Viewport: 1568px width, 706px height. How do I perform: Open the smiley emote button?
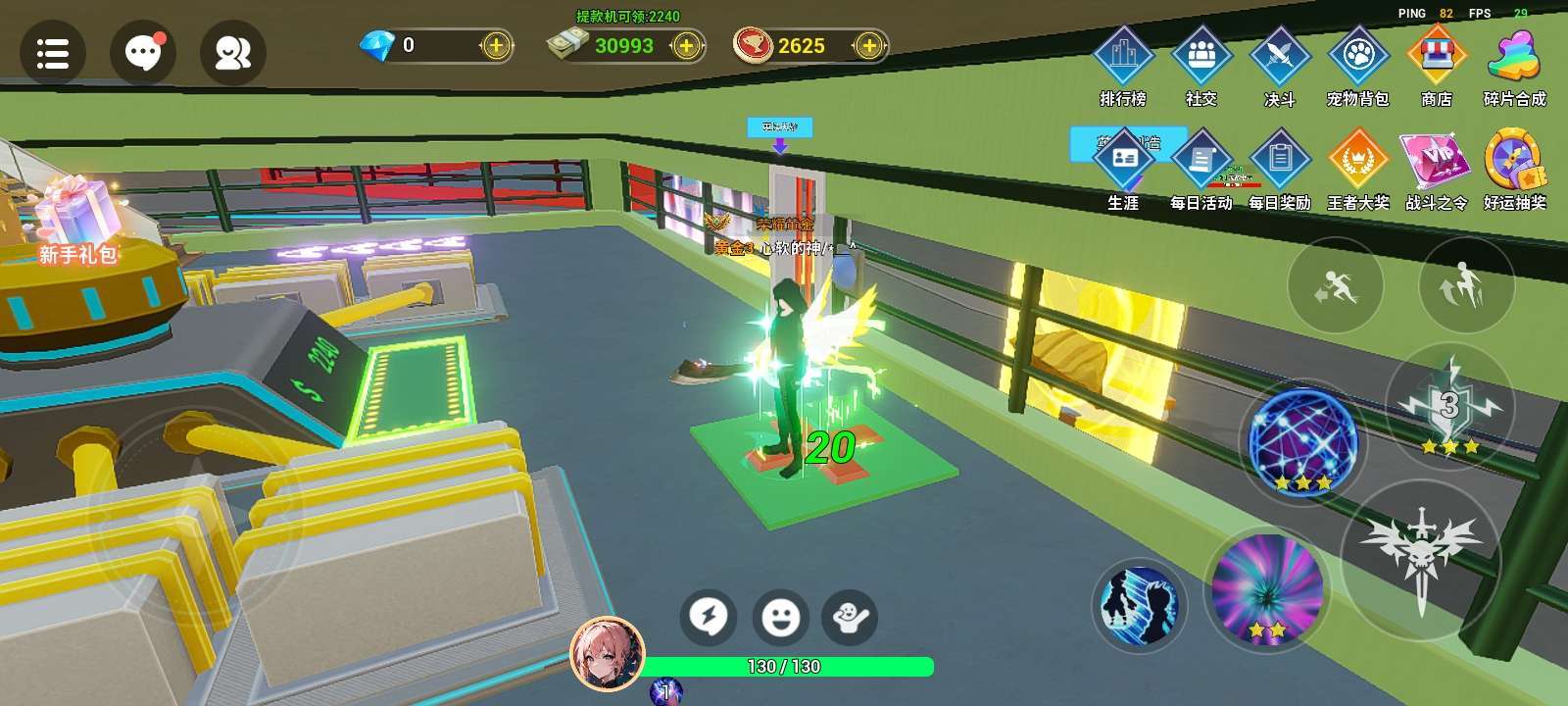click(x=781, y=617)
